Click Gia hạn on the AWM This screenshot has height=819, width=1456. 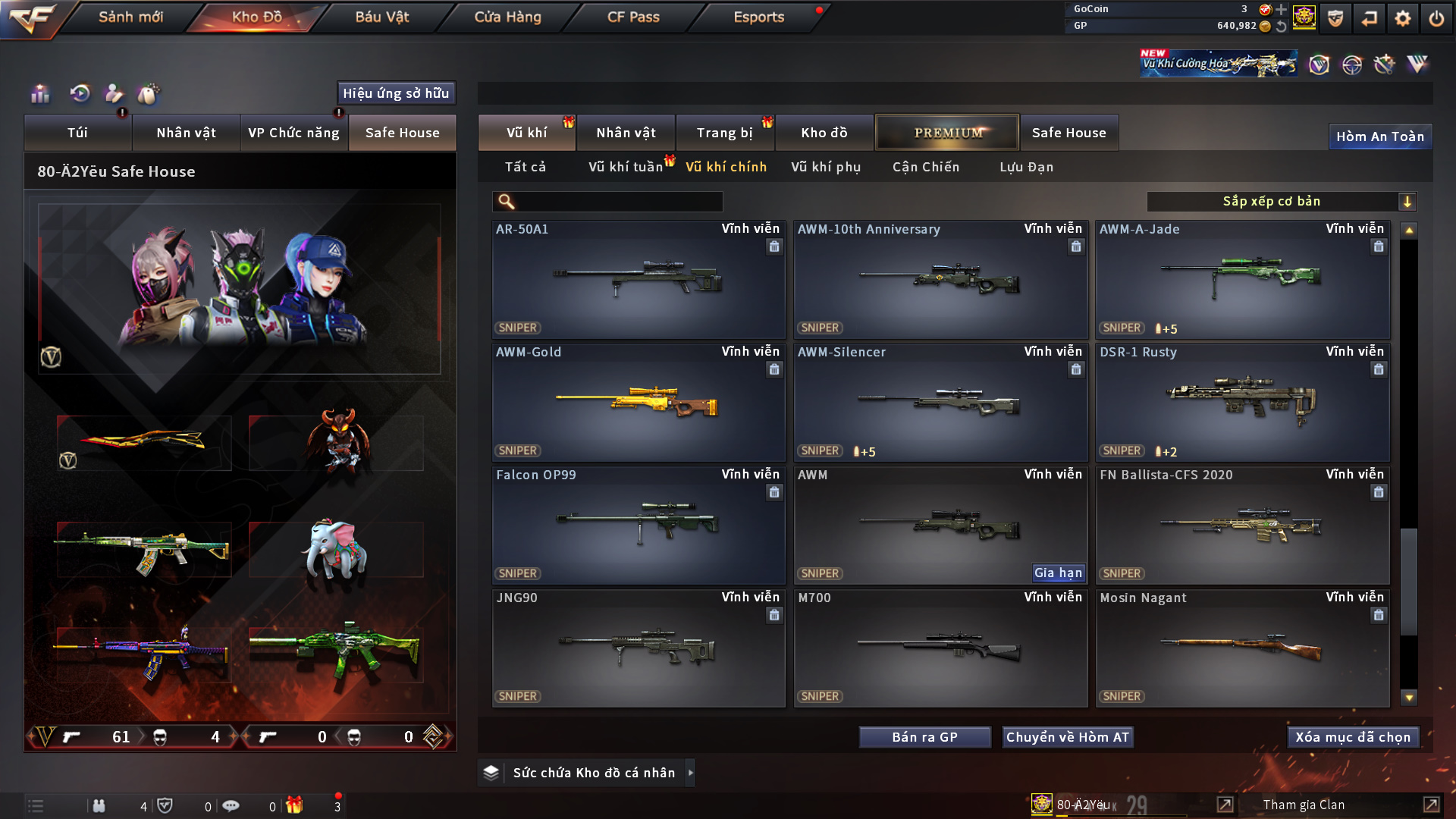1058,573
